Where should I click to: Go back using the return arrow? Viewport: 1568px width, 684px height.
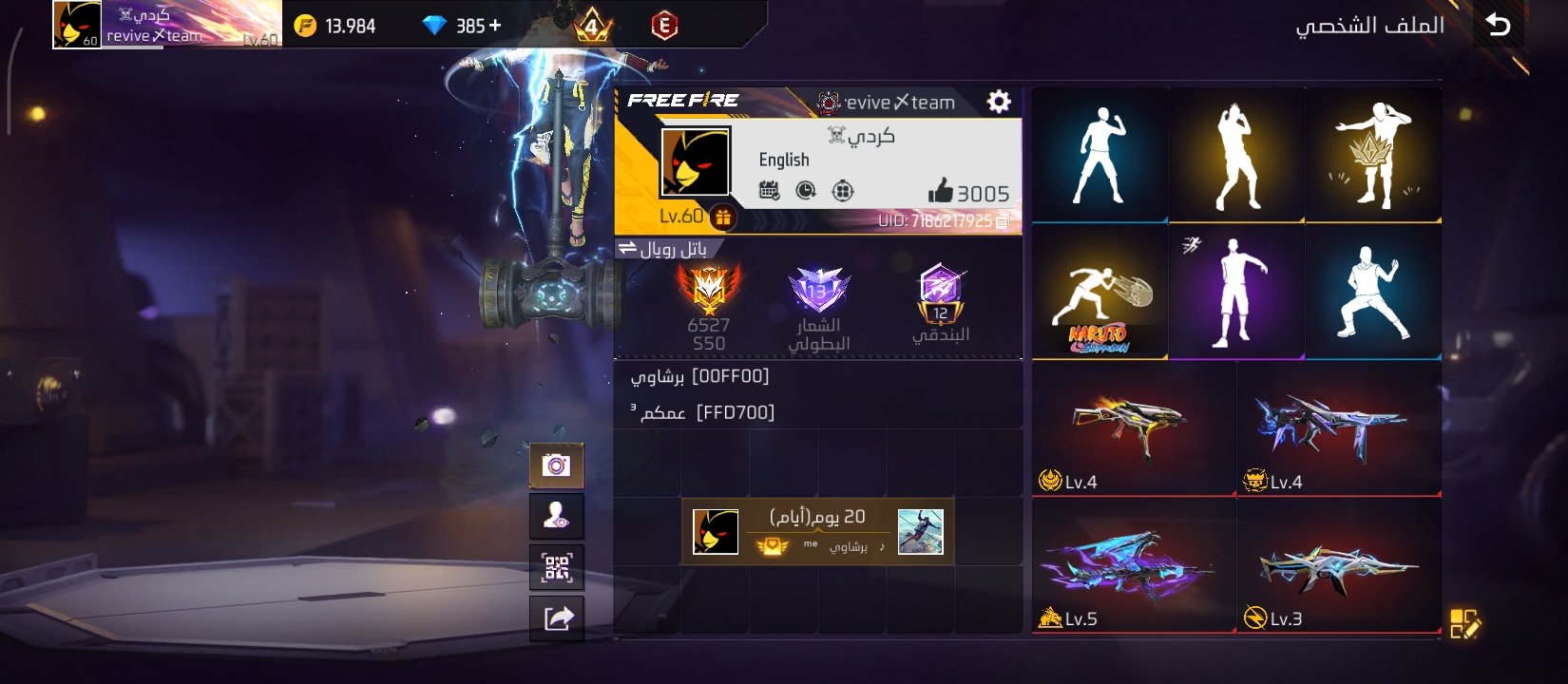(1499, 25)
